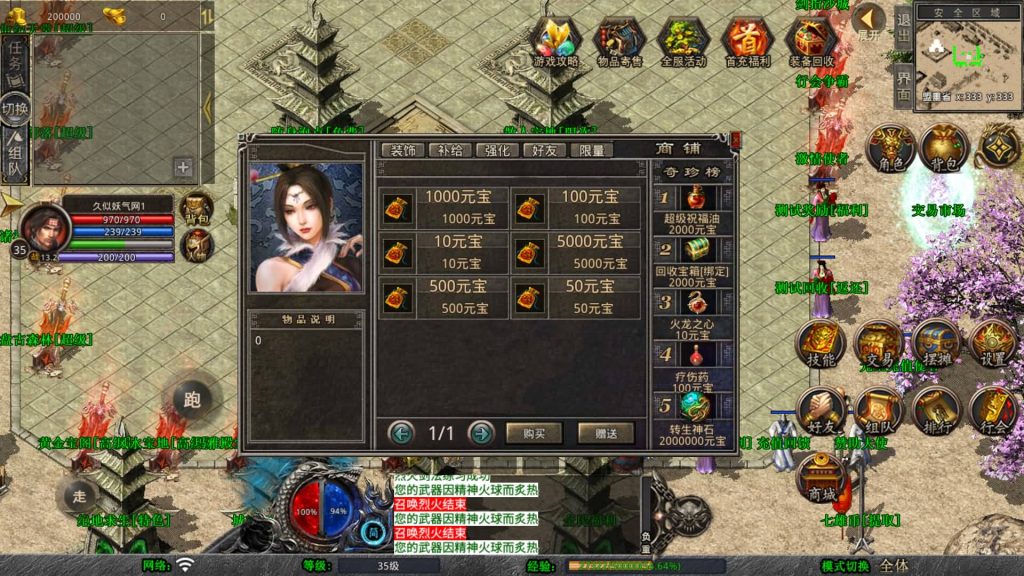
Task: Click the 赠送 gift button
Action: pyautogui.click(x=606, y=433)
